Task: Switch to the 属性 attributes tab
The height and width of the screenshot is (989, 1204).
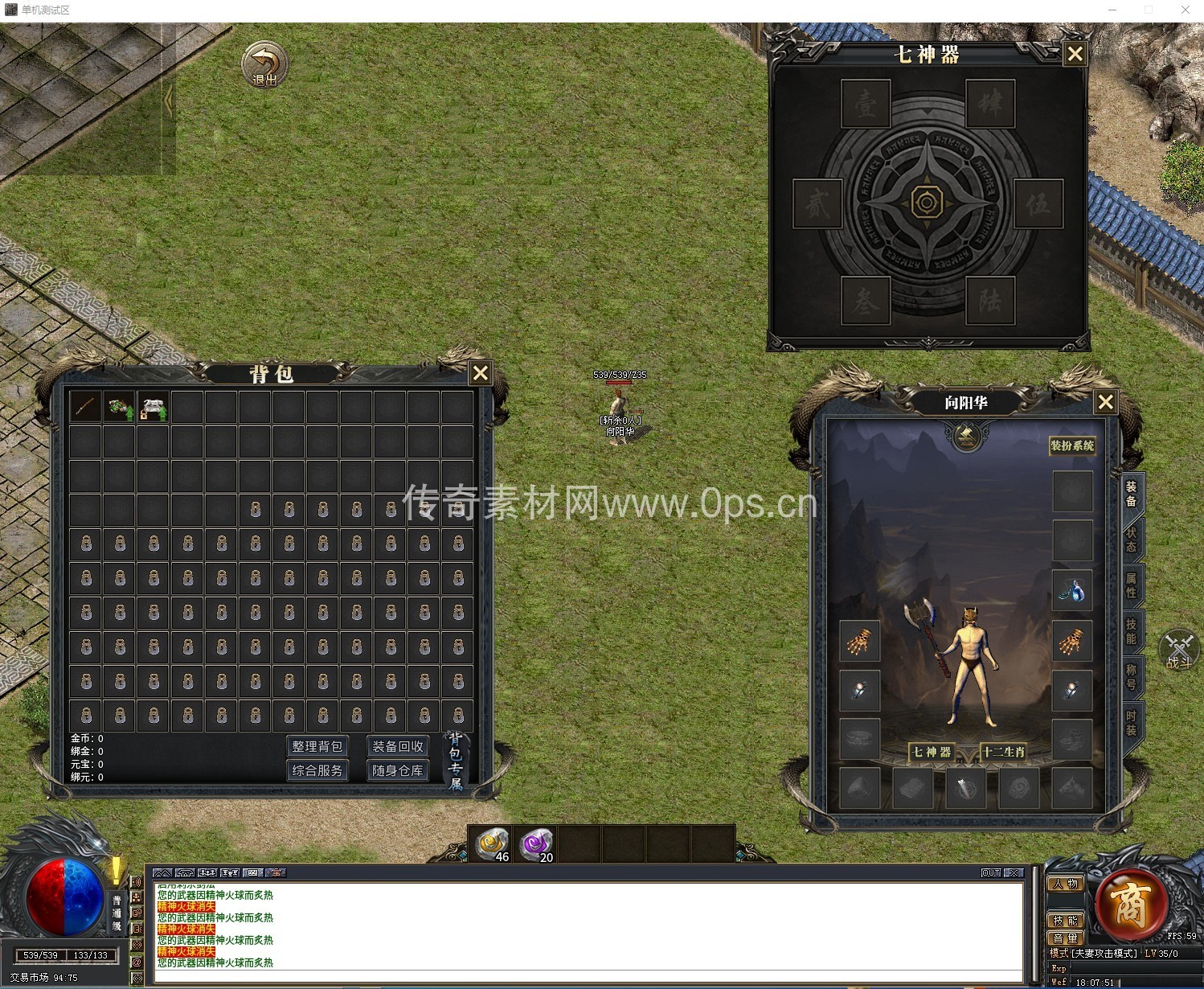Action: pos(1132,585)
